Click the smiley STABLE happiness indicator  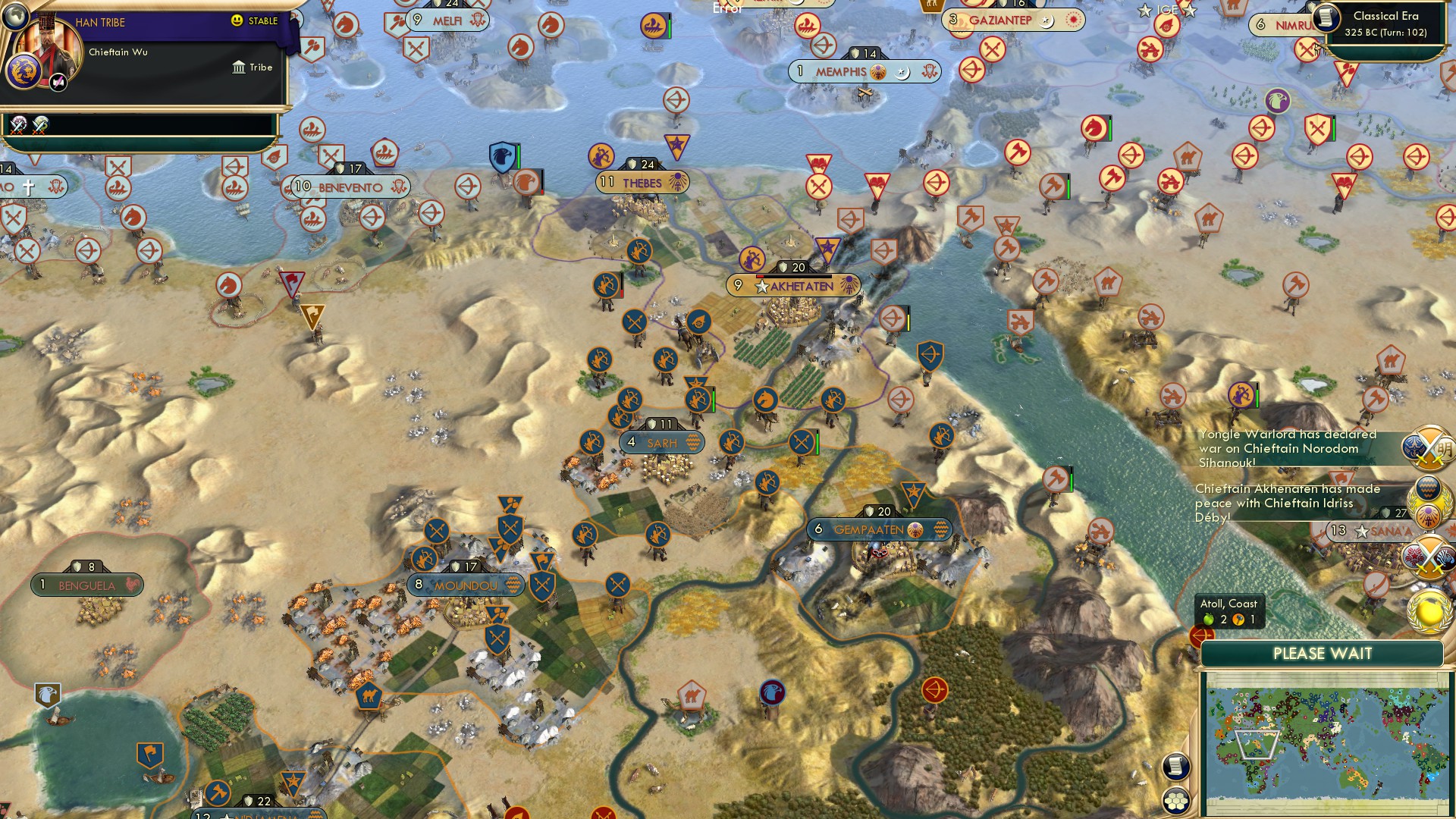click(236, 20)
